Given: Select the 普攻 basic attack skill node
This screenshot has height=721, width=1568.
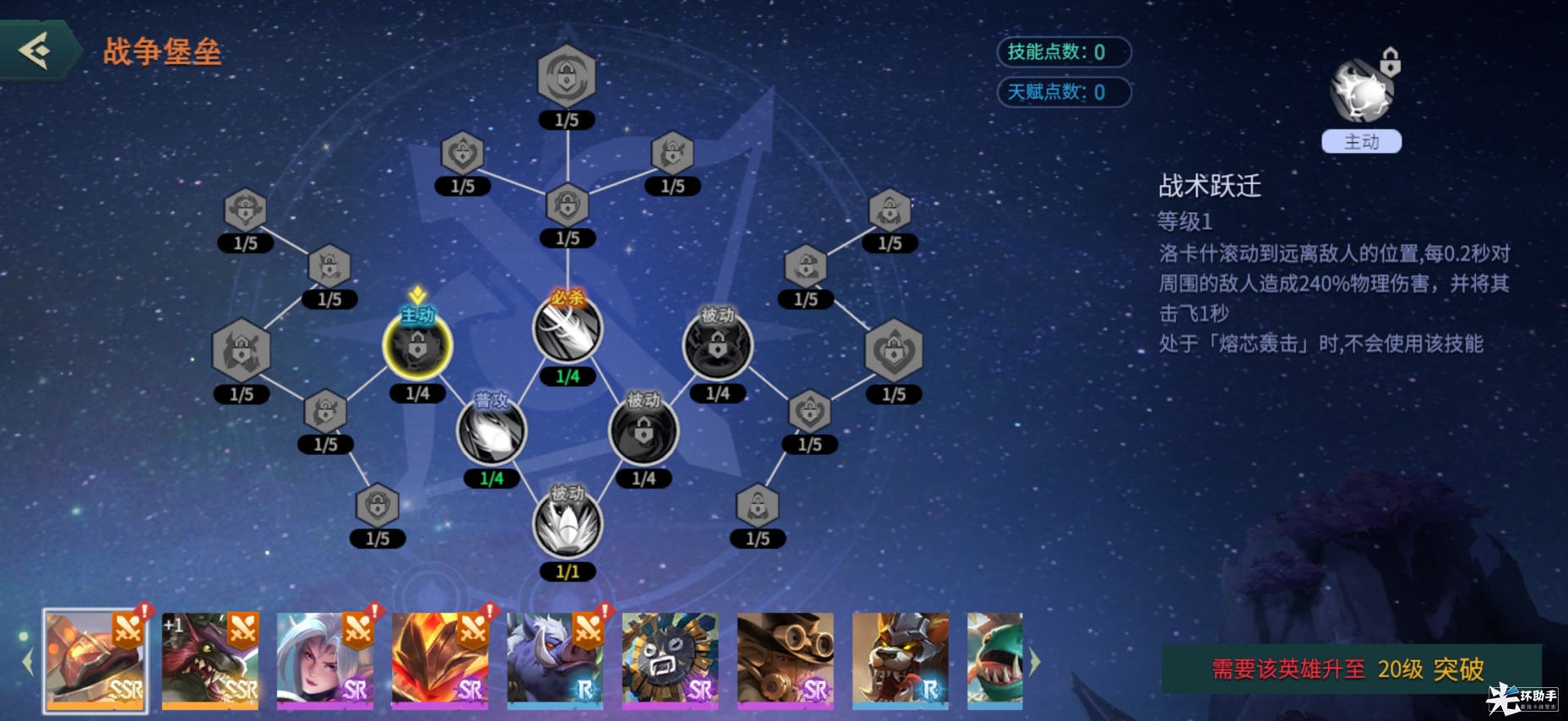Looking at the screenshot, I should [491, 431].
